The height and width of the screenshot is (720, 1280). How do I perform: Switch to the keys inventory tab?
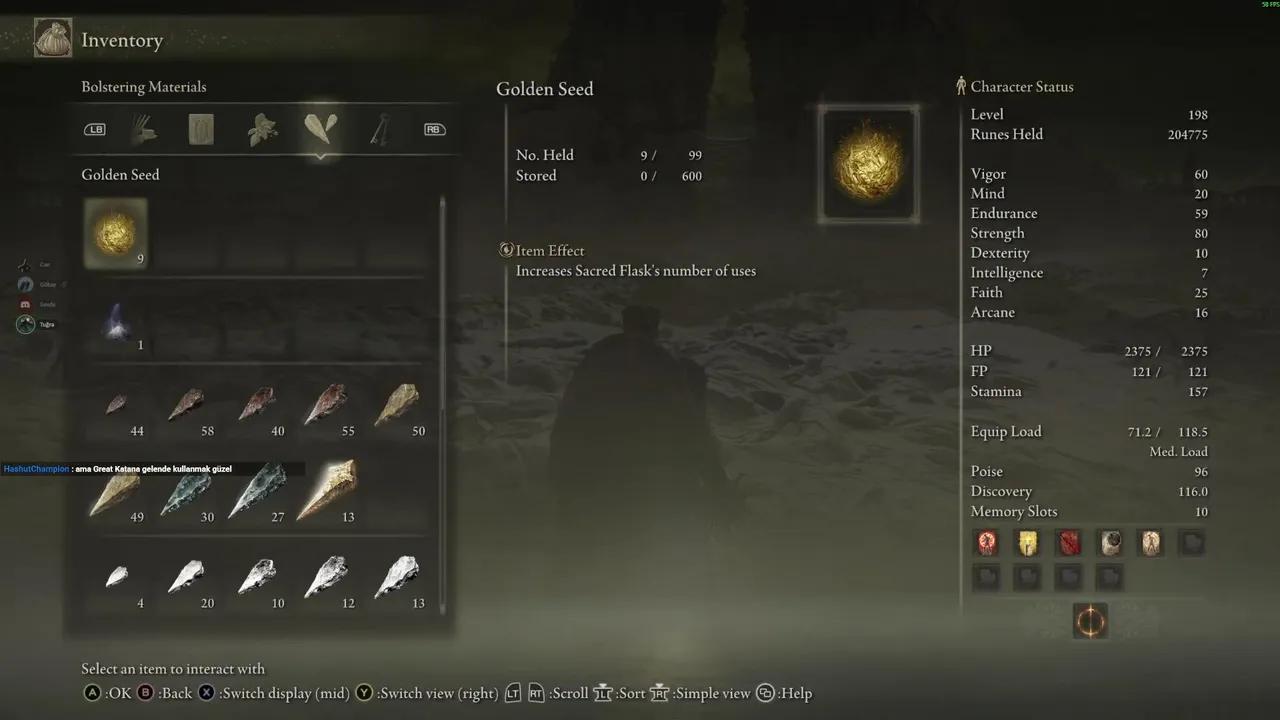point(379,129)
